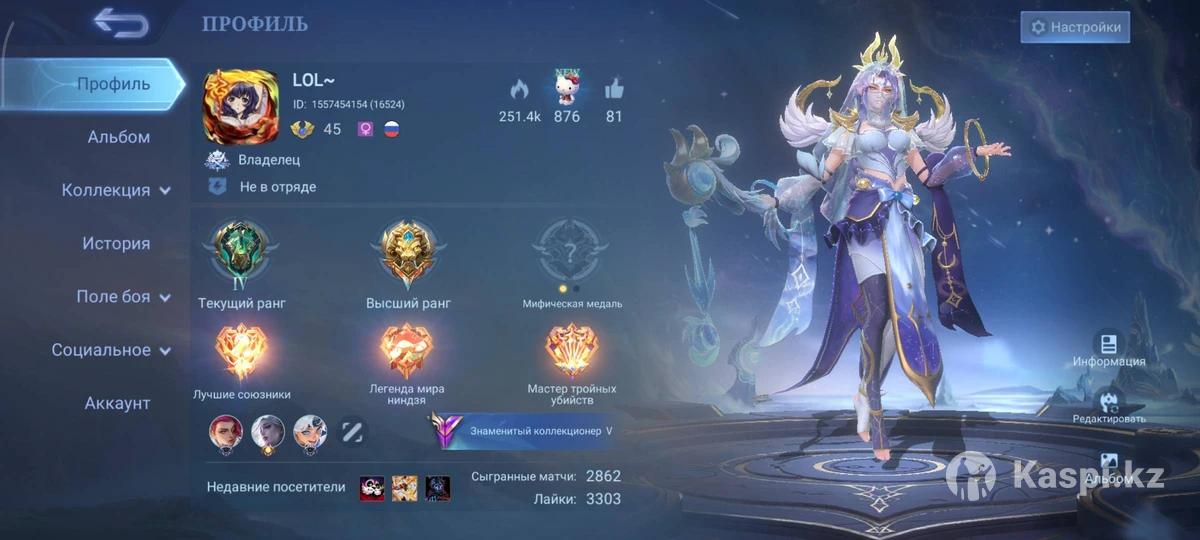Select the Аккаунт tab
This screenshot has width=1200, height=540.
pos(117,403)
